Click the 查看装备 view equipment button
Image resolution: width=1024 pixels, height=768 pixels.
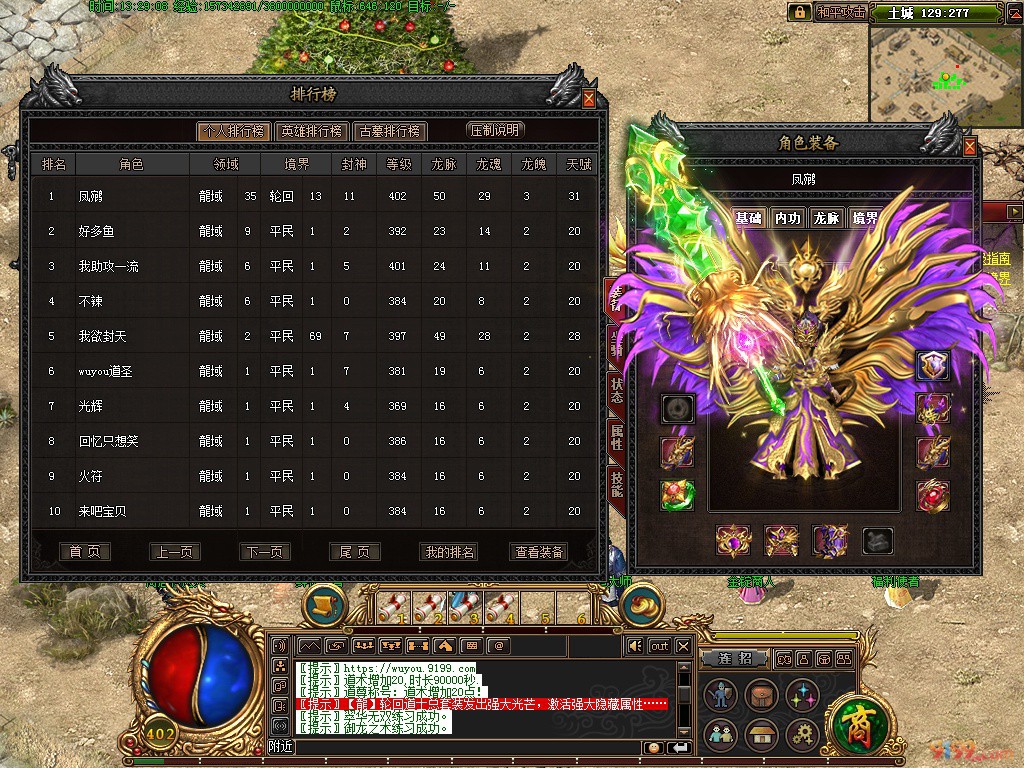pyautogui.click(x=539, y=552)
